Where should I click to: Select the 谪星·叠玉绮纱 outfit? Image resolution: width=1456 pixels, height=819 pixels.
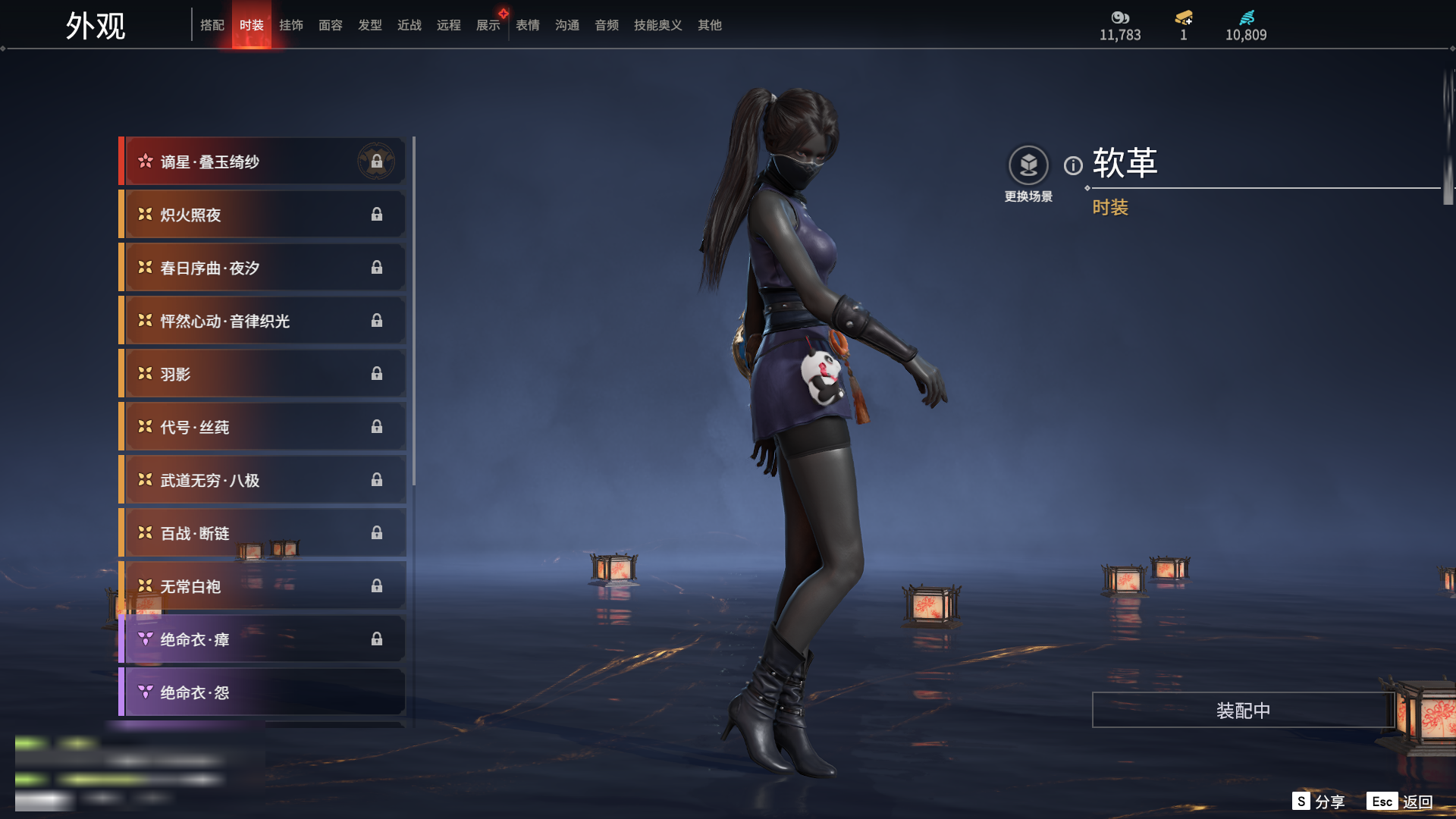click(x=262, y=162)
